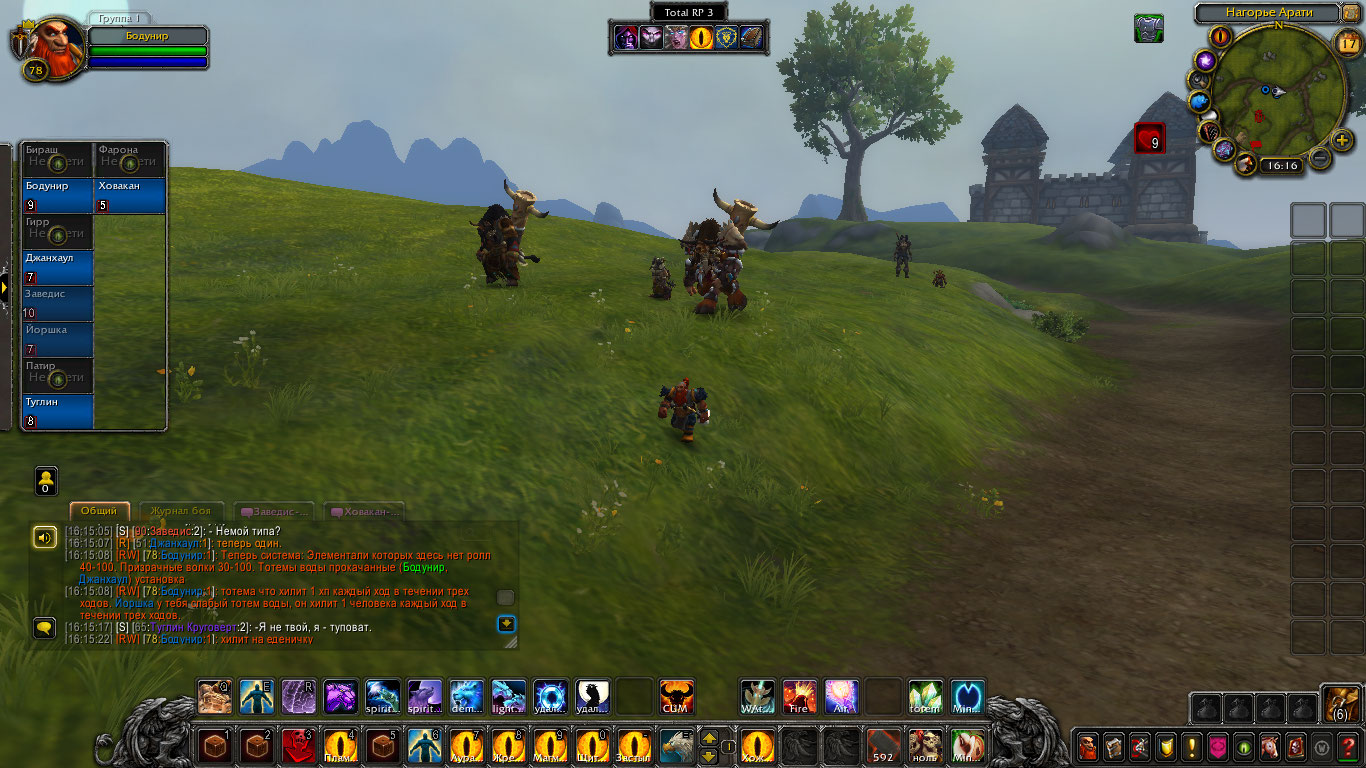The width and height of the screenshot is (1366, 768).
Task: Select Бодунир's player portrait
Action: 45,43
